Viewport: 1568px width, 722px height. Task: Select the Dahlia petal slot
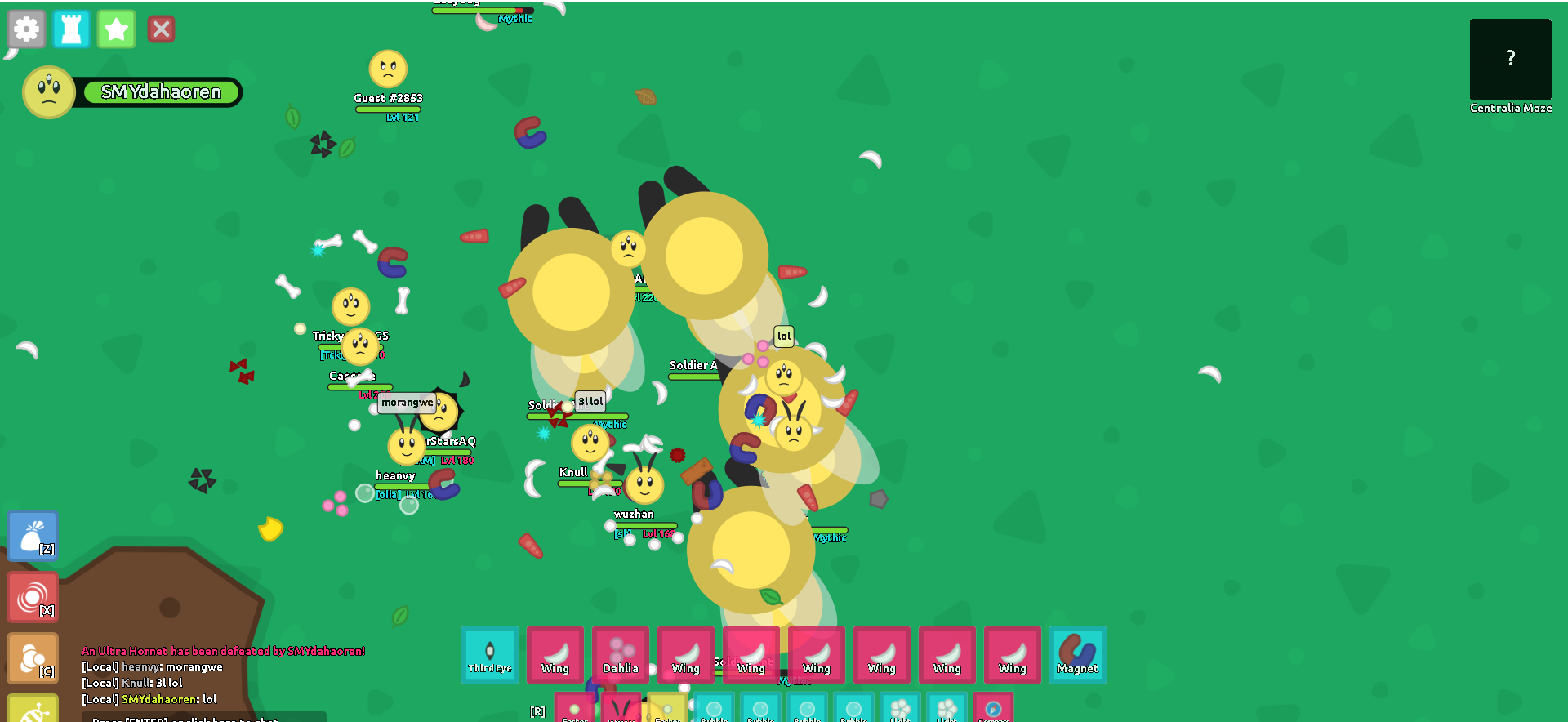pyautogui.click(x=621, y=654)
